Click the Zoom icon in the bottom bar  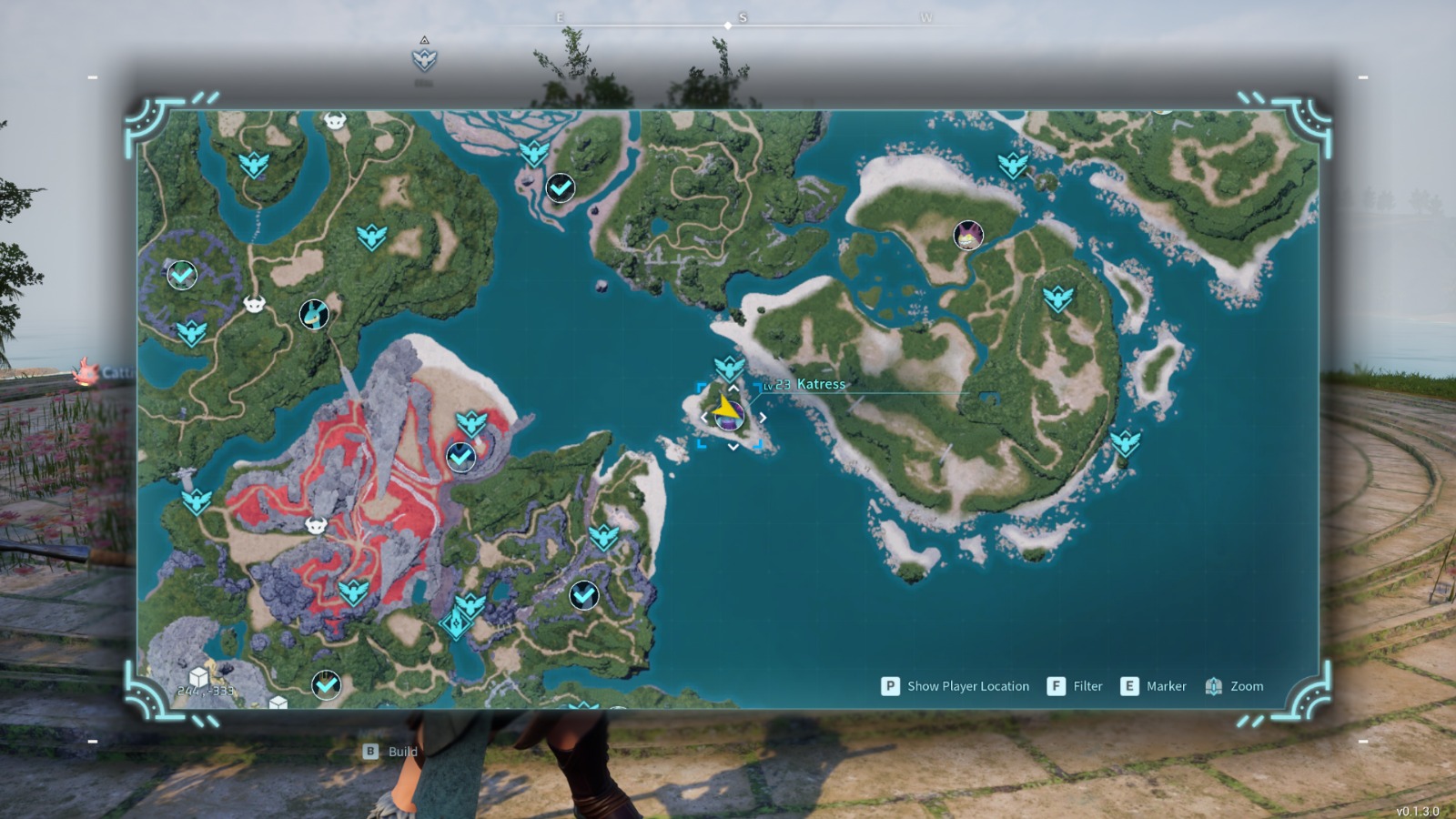[x=1214, y=686]
